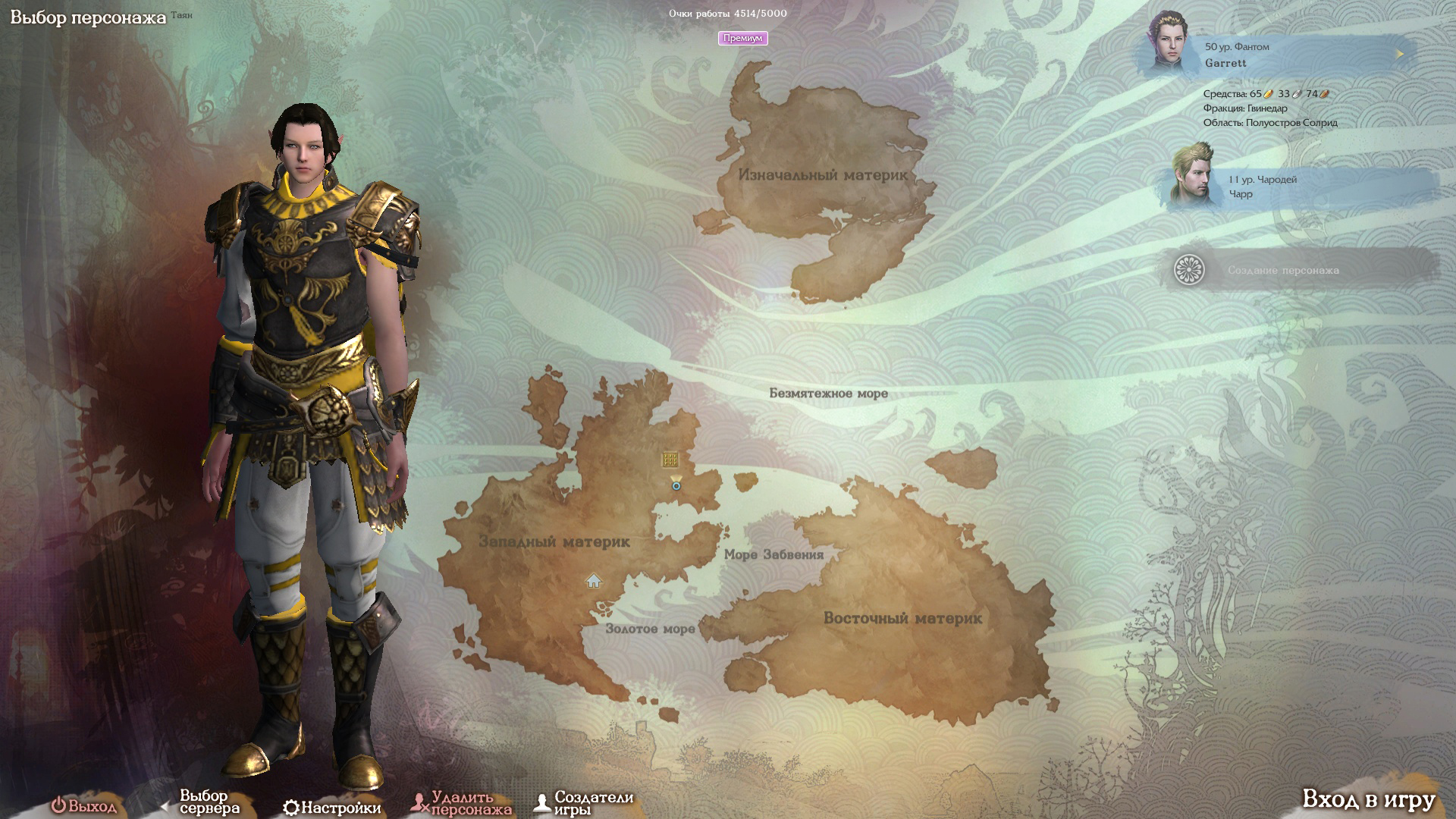
Task: Click Вход в игру to enter
Action: (1368, 799)
